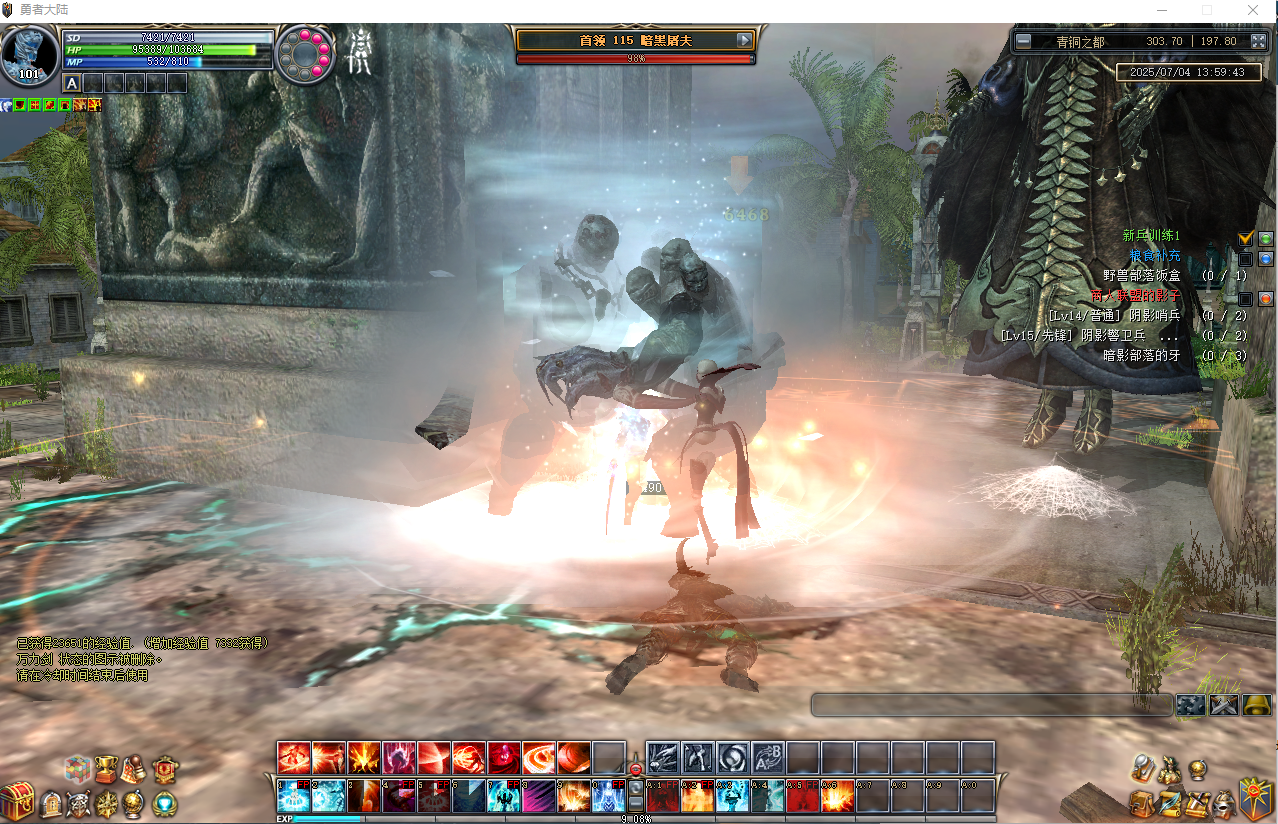Click the sun emblem shield button

[x=1256, y=798]
